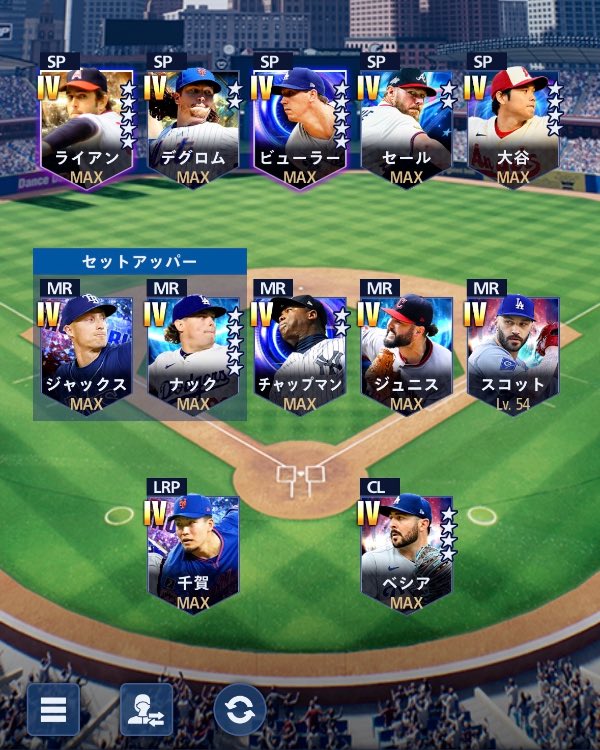Viewport: 600px width, 750px height.
Task: Choose the デグロム pitcher card
Action: [x=194, y=126]
